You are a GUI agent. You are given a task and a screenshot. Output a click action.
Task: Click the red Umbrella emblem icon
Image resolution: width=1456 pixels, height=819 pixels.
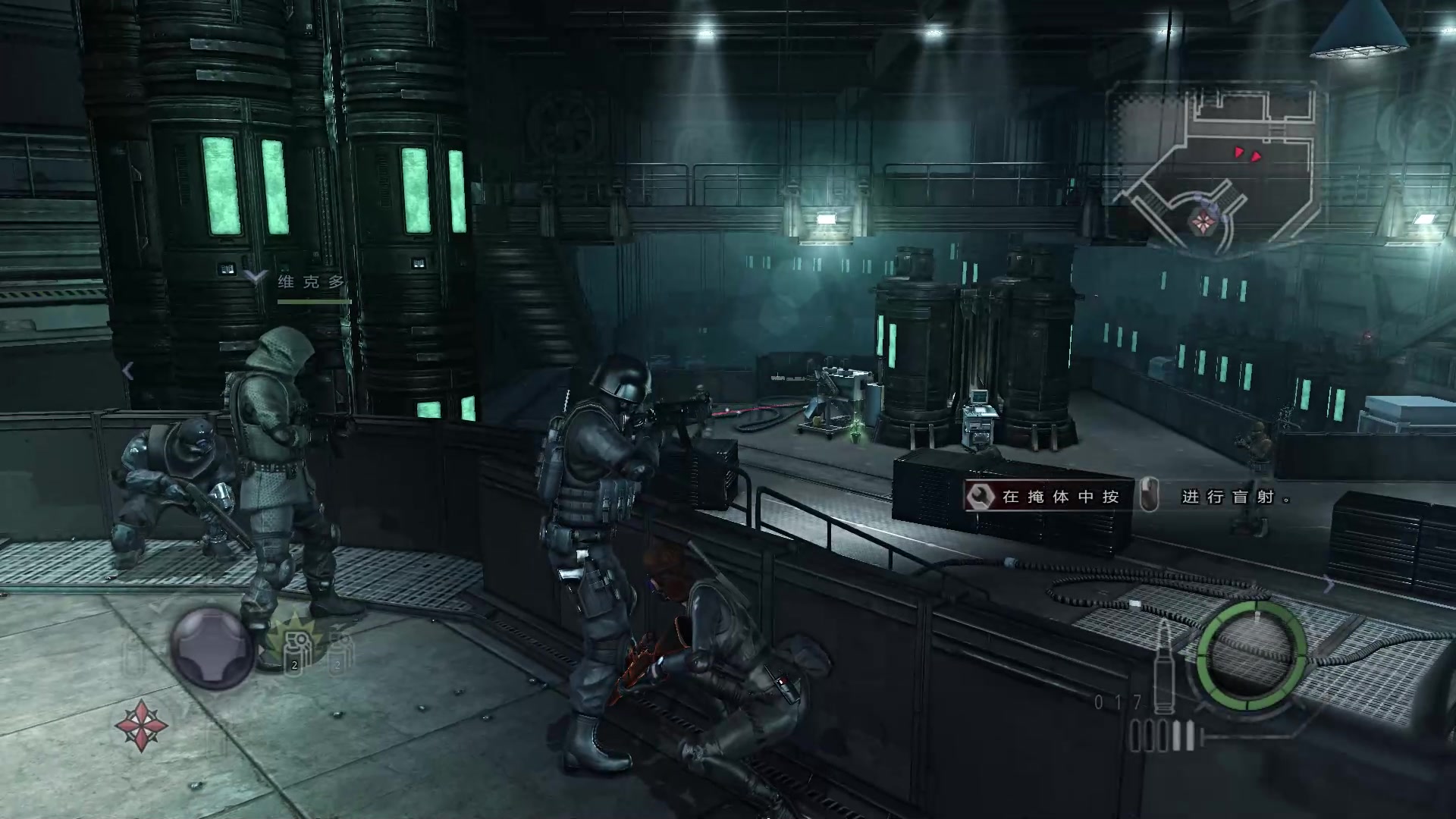(x=141, y=725)
